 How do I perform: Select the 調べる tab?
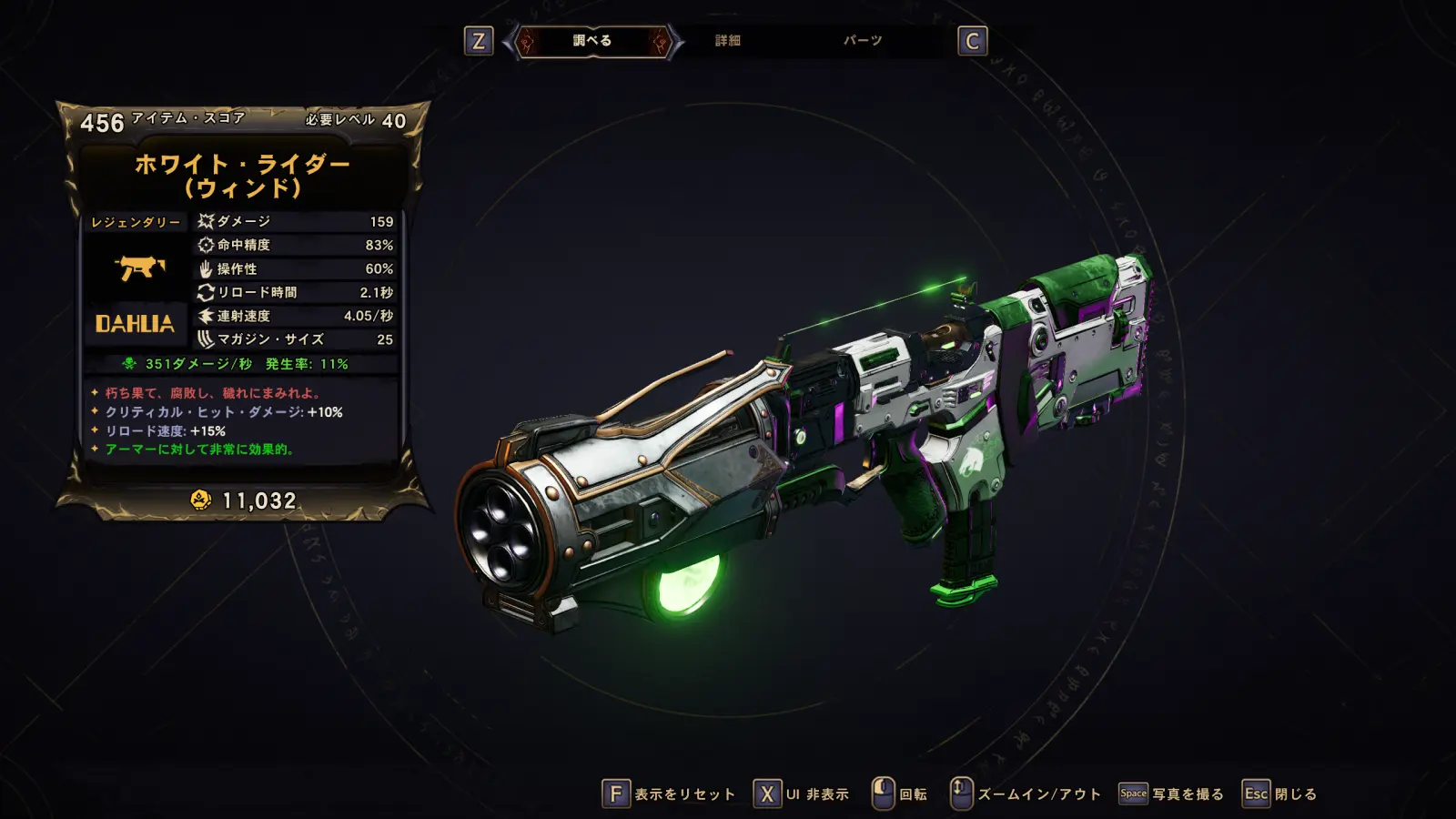(592, 41)
